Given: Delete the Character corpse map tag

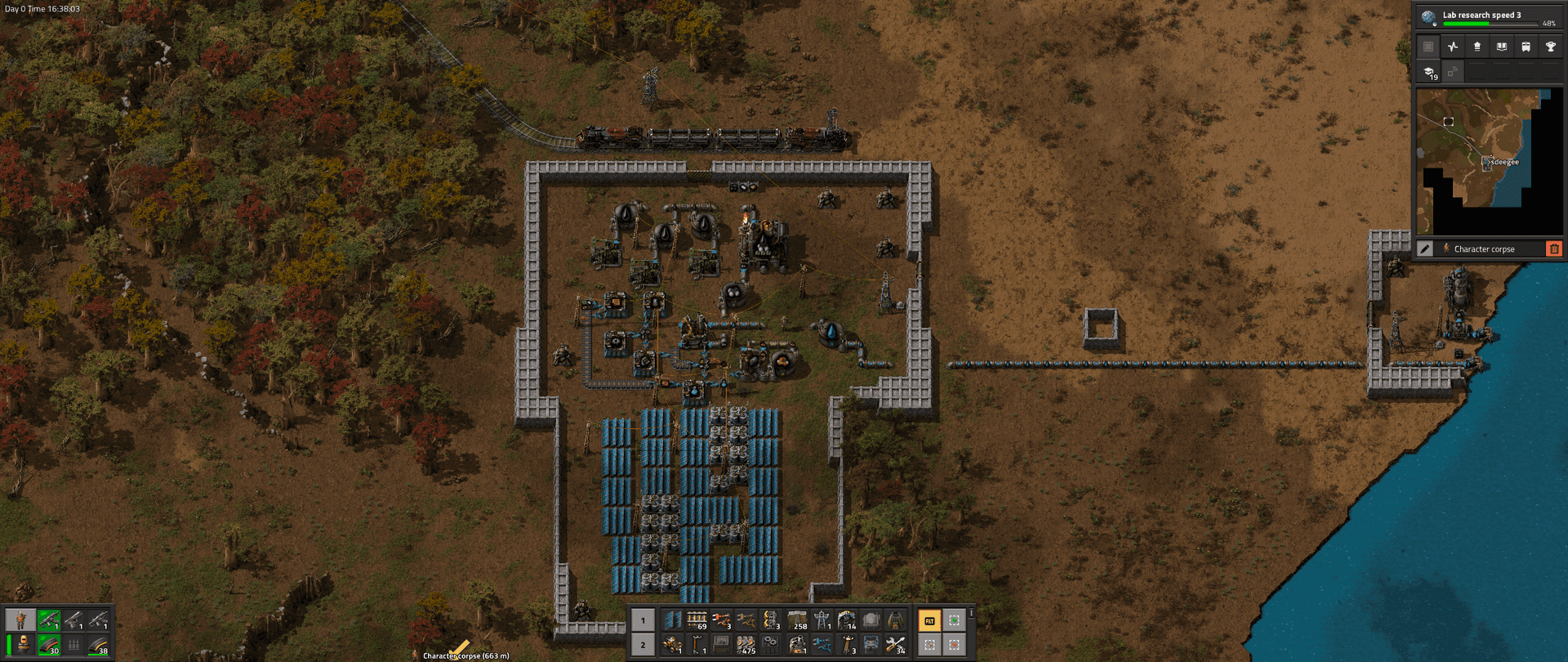Looking at the screenshot, I should click(x=1553, y=248).
